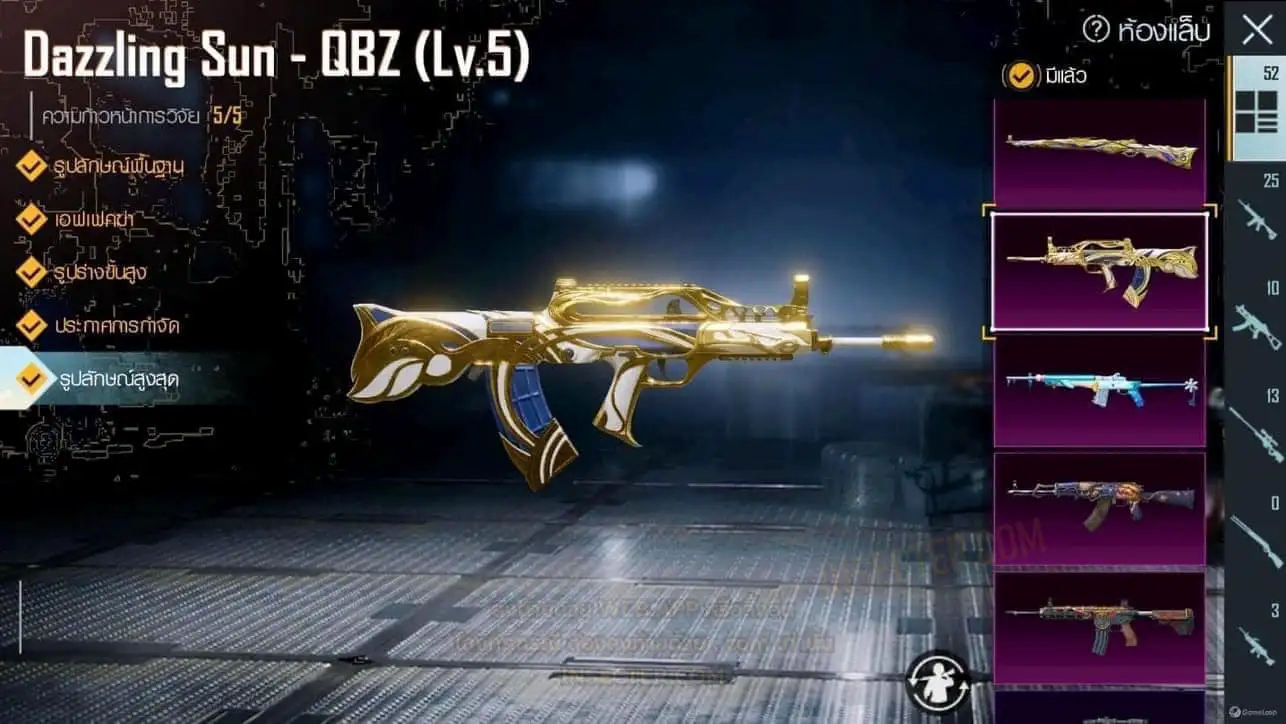Select the รูปร่างขั้นสูง upgrade entry
1286x724 pixels.
click(x=105, y=271)
